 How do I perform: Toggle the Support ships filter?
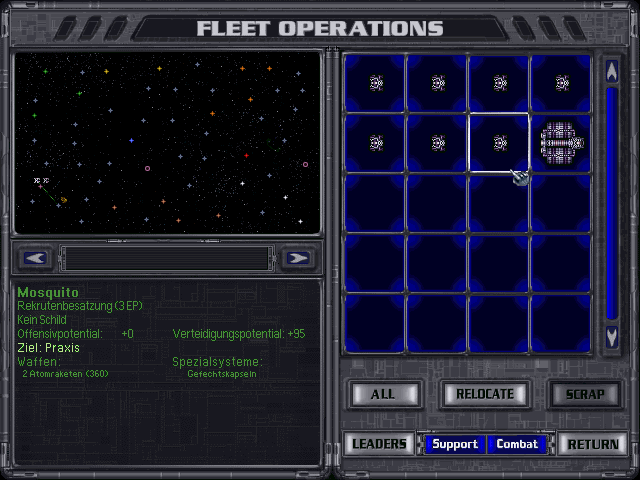[x=454, y=444]
